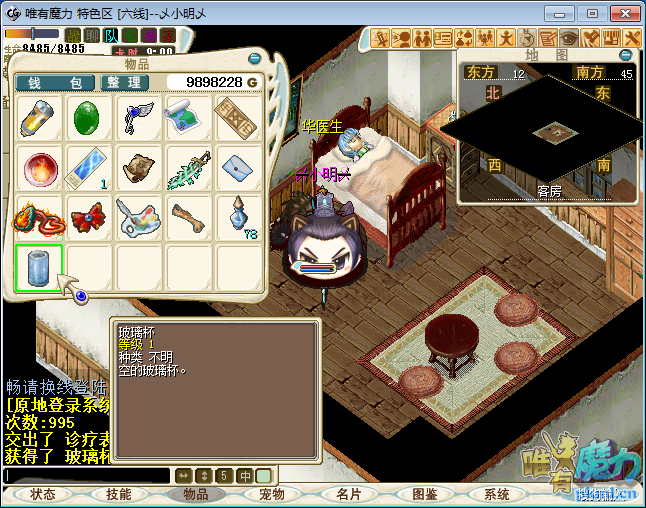Click the 钱包 wallet button

(55, 82)
